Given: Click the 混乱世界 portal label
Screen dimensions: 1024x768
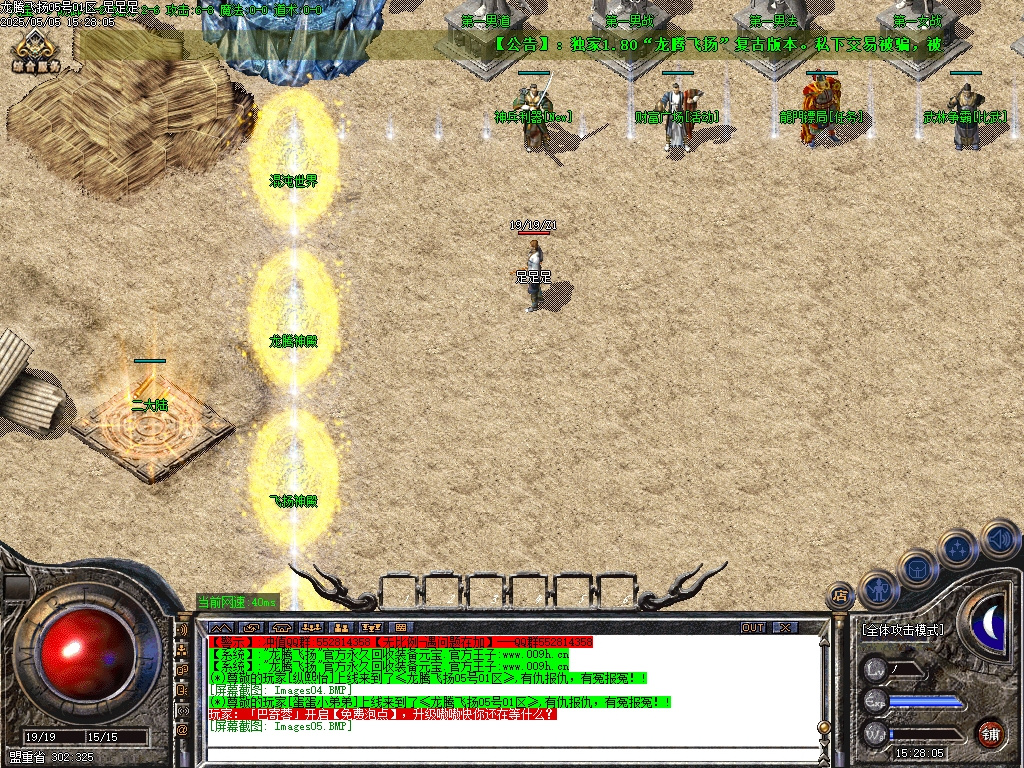Looking at the screenshot, I should 293,181.
